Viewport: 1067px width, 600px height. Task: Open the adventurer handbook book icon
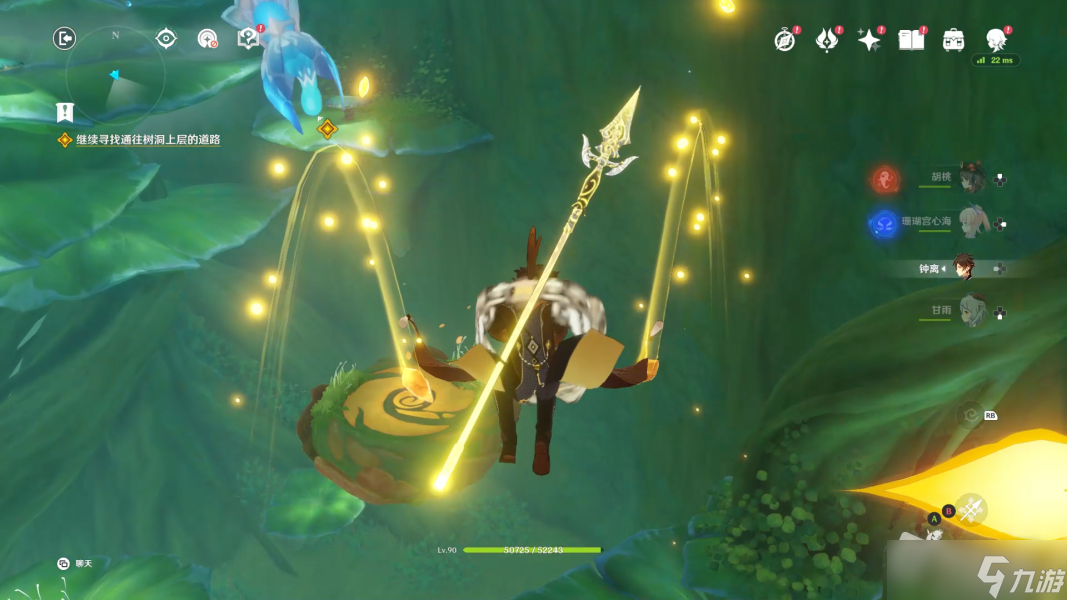[911, 40]
